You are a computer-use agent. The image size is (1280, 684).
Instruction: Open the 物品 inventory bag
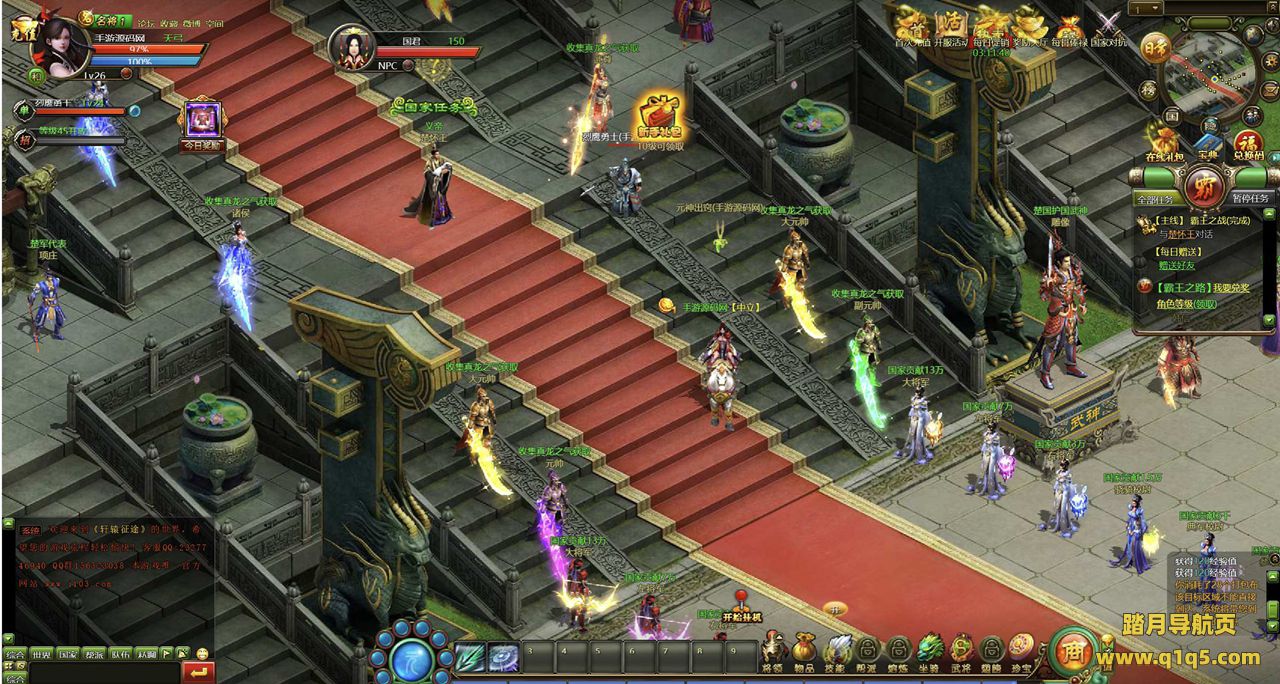coord(804,649)
